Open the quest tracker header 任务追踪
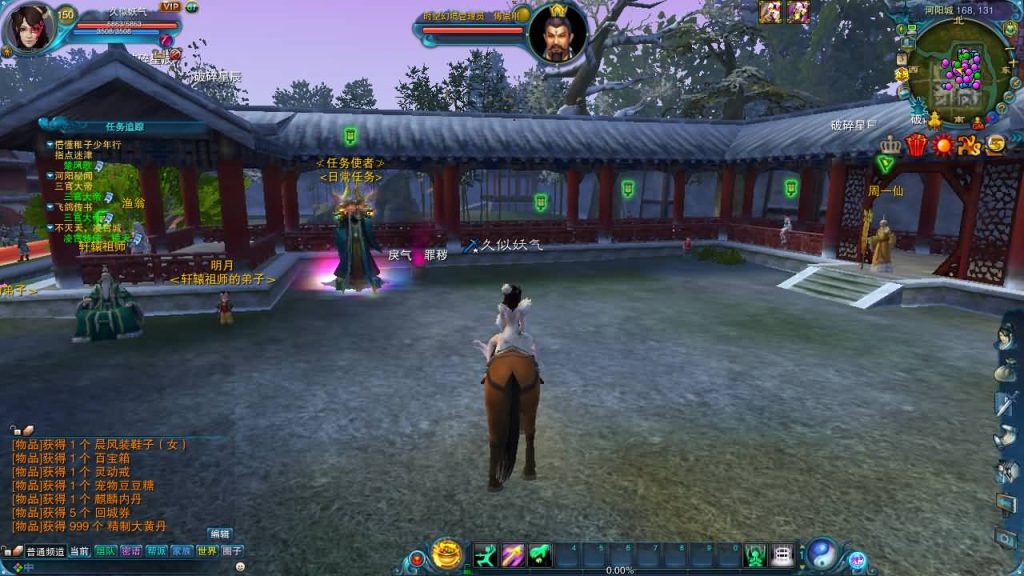Screen dimensions: 1024x576 click(x=125, y=127)
